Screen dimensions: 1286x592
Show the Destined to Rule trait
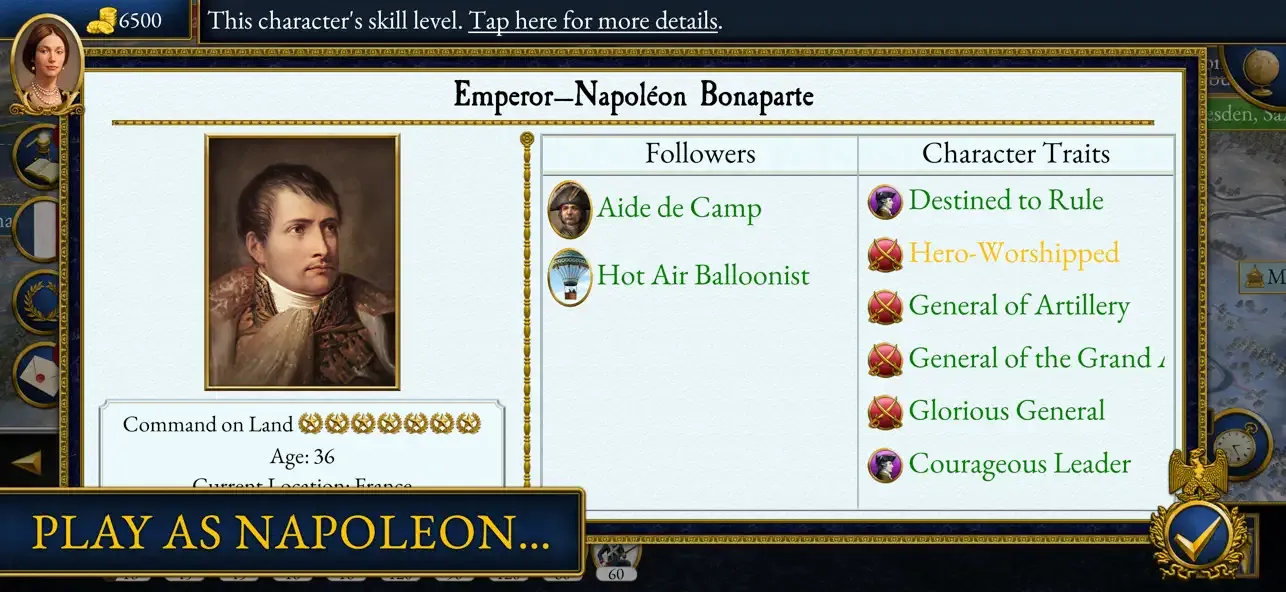pos(1005,201)
